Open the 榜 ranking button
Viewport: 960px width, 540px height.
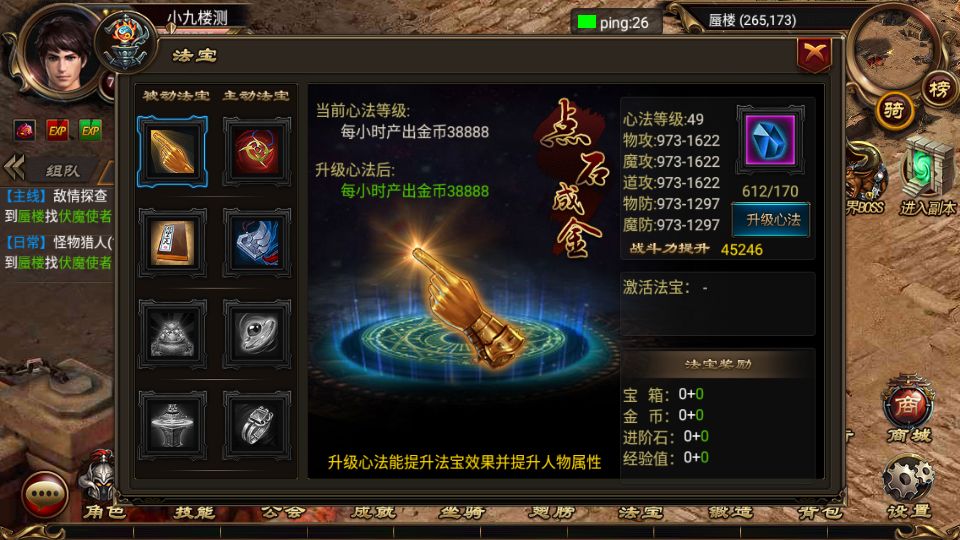pos(939,88)
